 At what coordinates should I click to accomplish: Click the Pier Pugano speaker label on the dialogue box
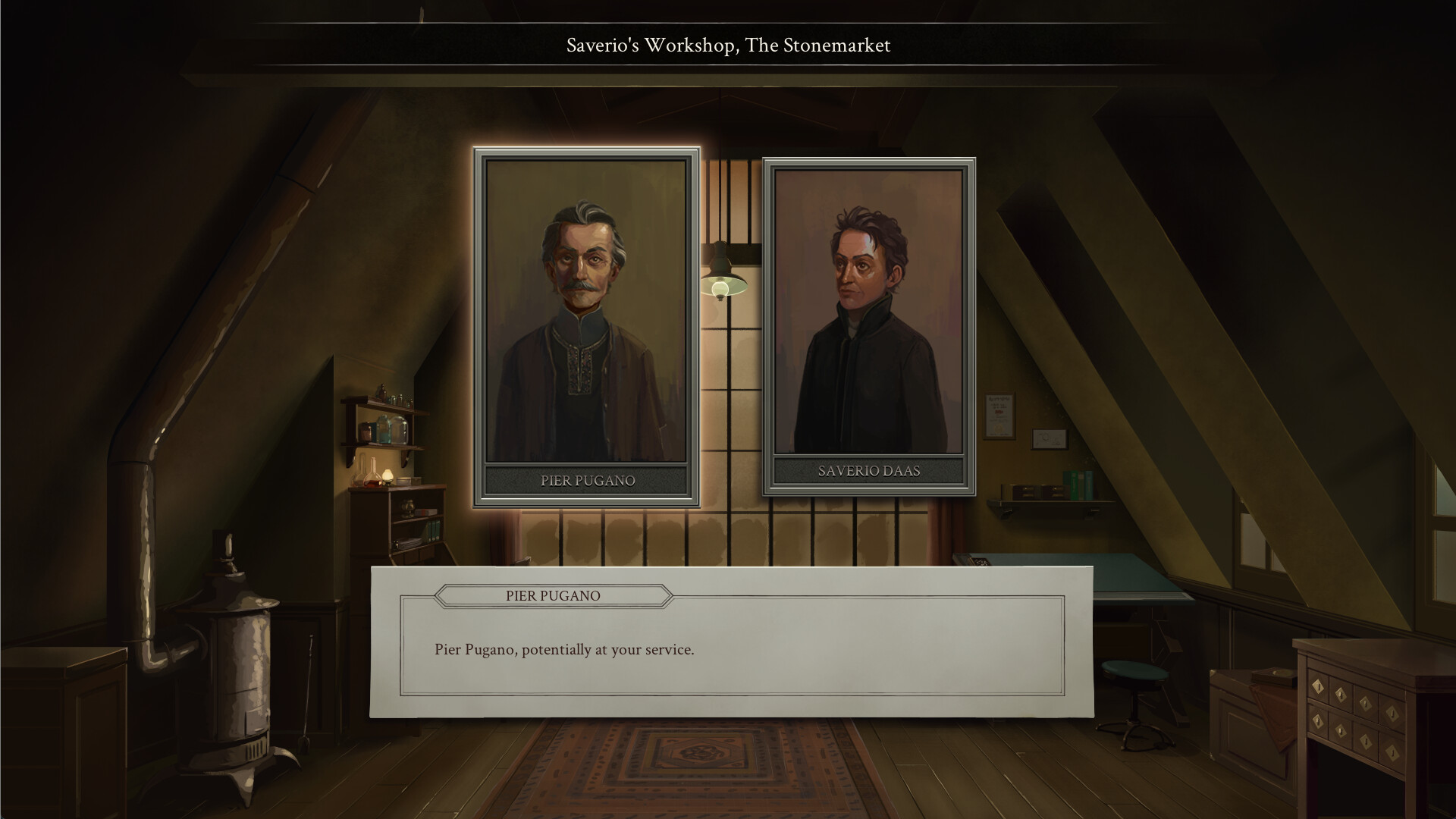click(551, 596)
